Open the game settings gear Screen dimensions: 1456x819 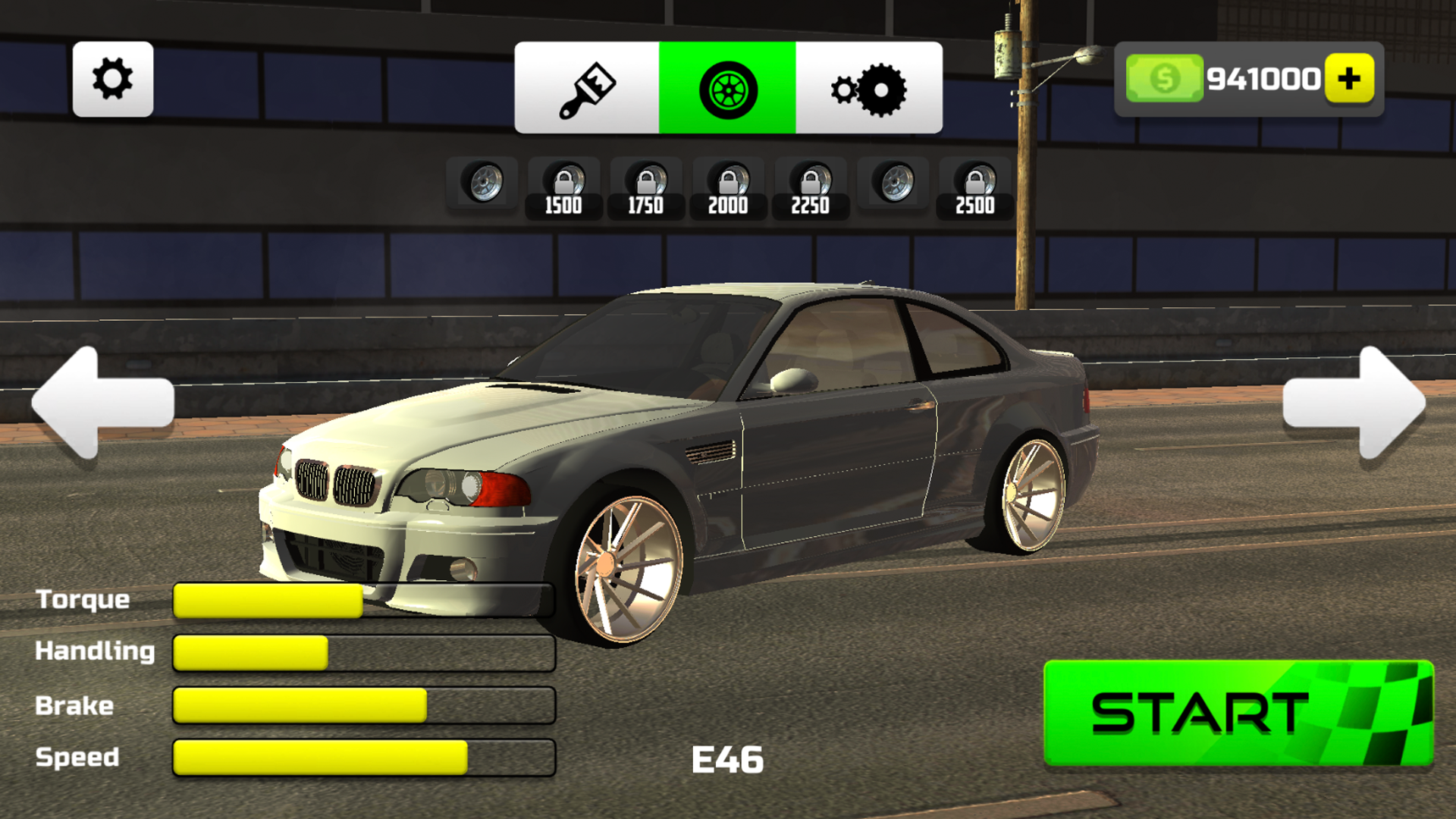pyautogui.click(x=112, y=80)
